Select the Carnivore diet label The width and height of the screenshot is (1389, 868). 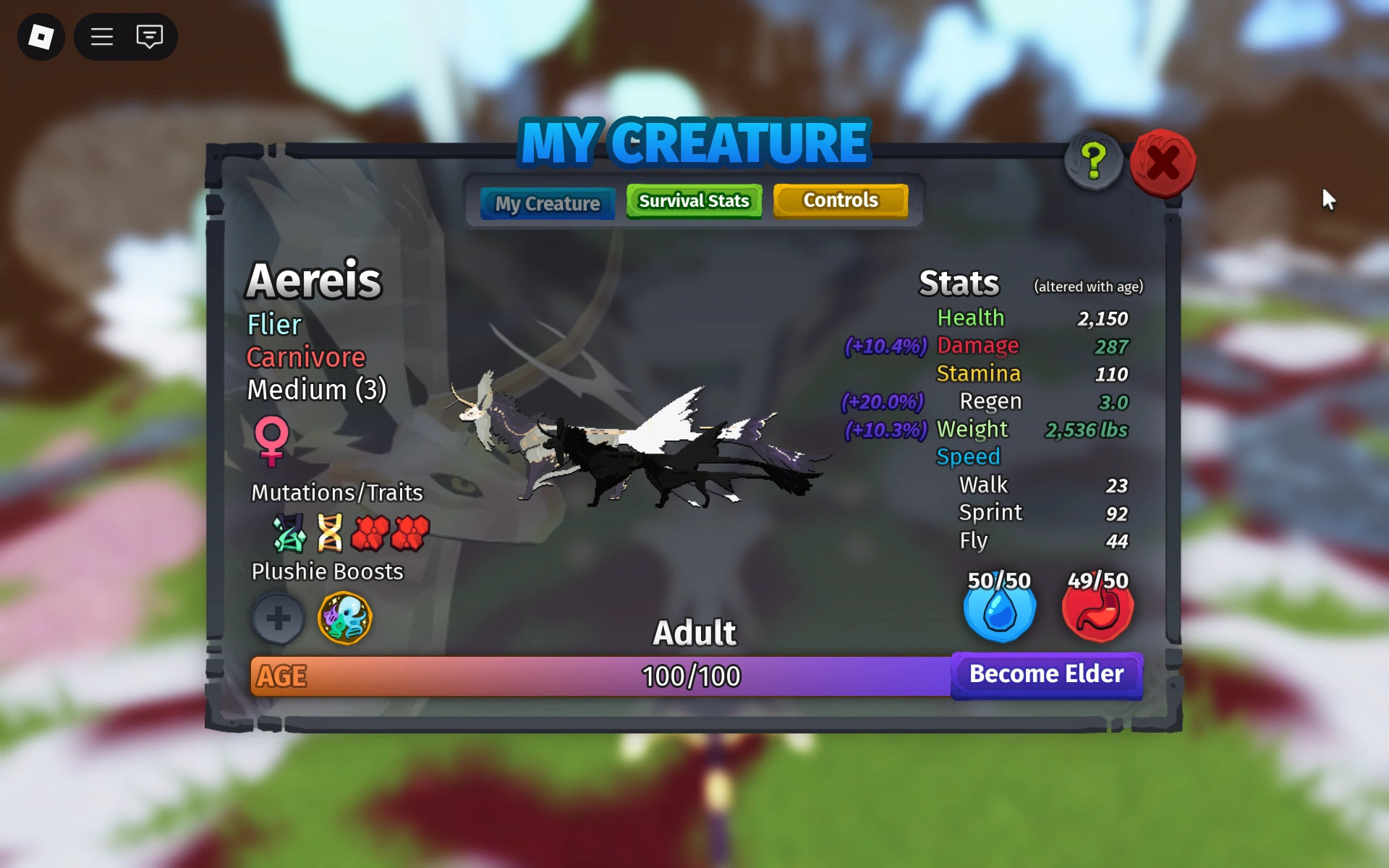point(305,357)
